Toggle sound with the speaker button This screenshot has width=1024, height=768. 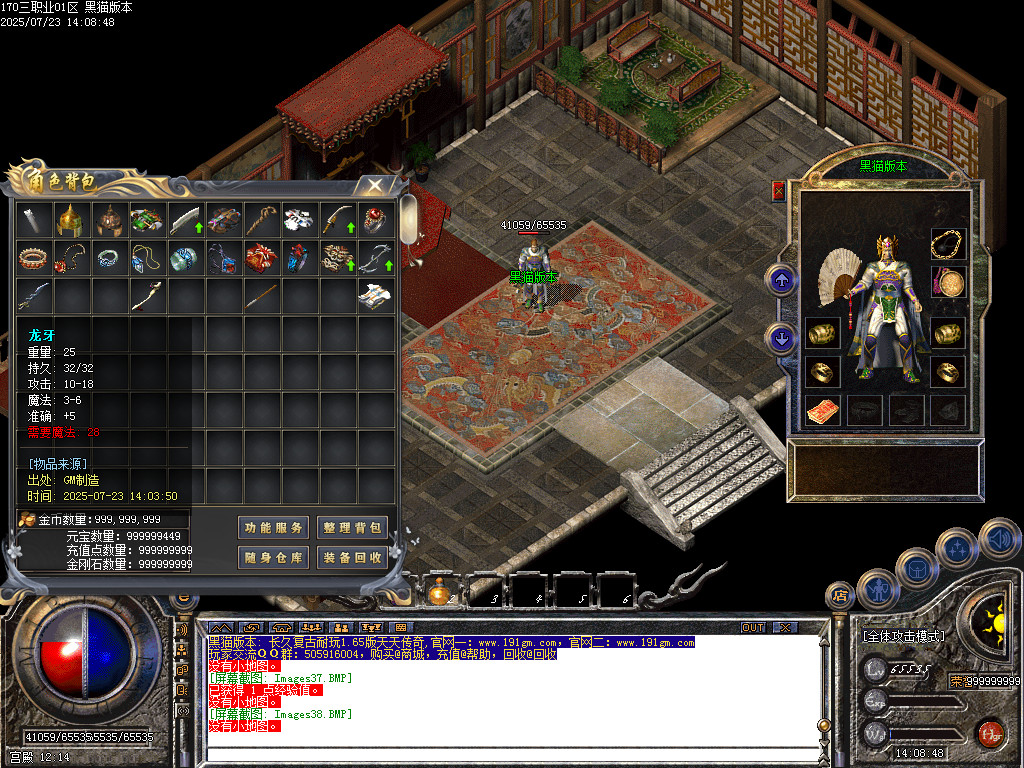tap(998, 539)
